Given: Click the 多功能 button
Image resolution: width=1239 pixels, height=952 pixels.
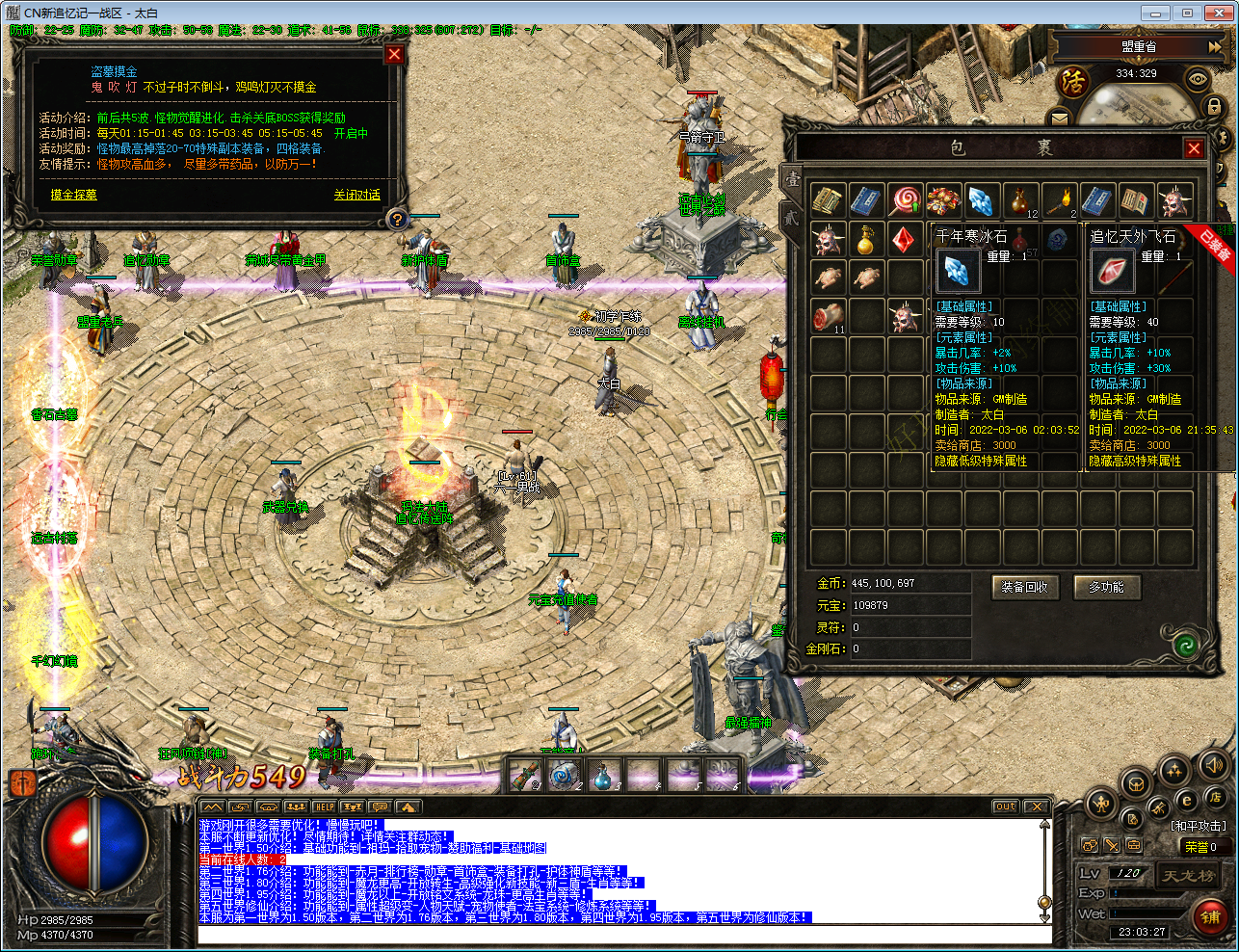Looking at the screenshot, I should pos(1106,587).
